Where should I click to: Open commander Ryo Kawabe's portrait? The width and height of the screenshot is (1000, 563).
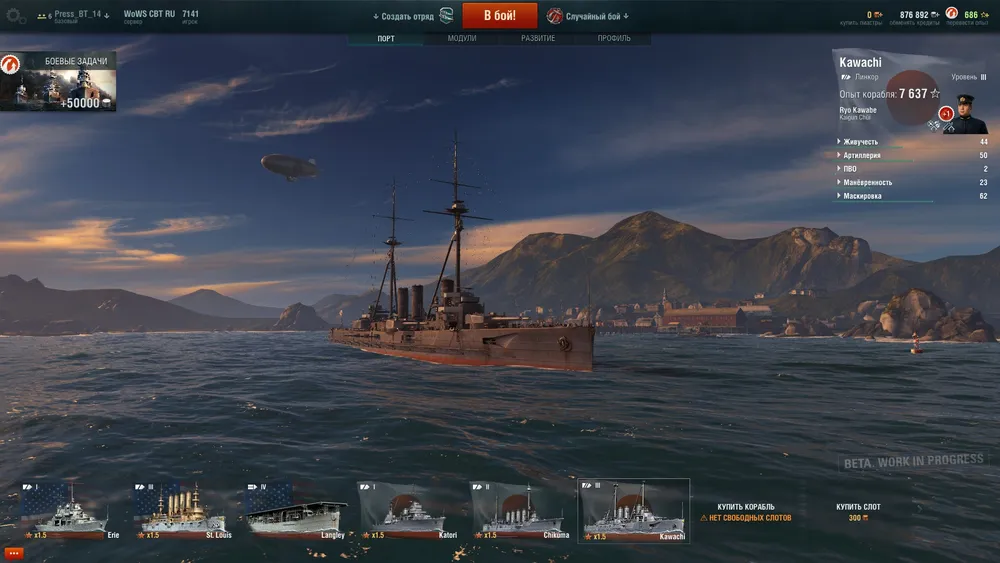(x=966, y=113)
